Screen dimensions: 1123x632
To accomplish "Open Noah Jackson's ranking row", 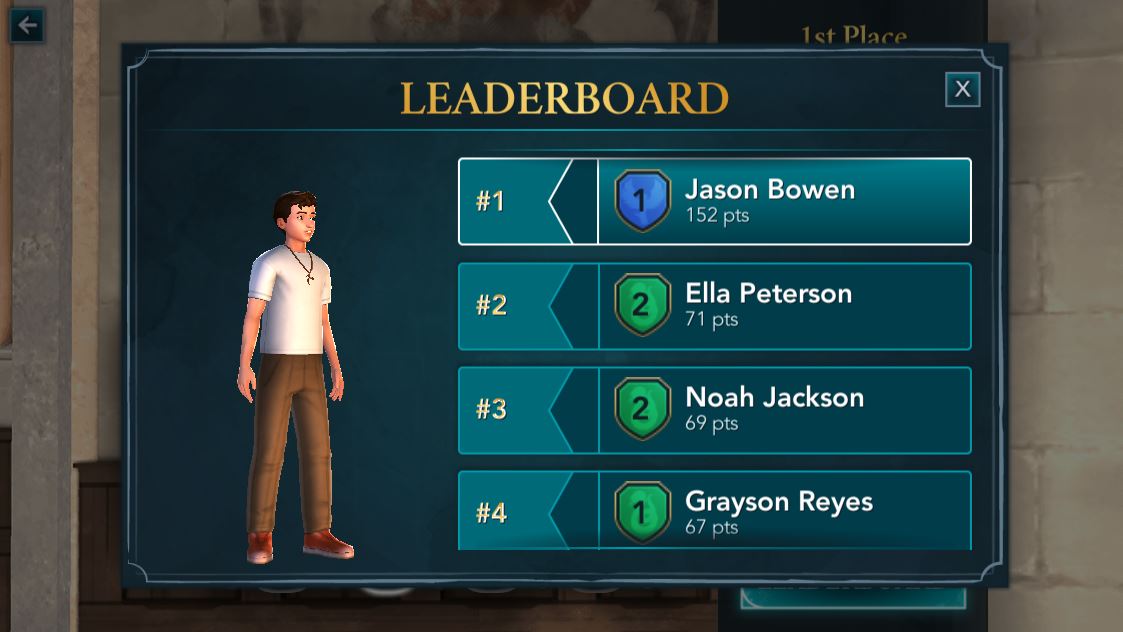I will (714, 410).
